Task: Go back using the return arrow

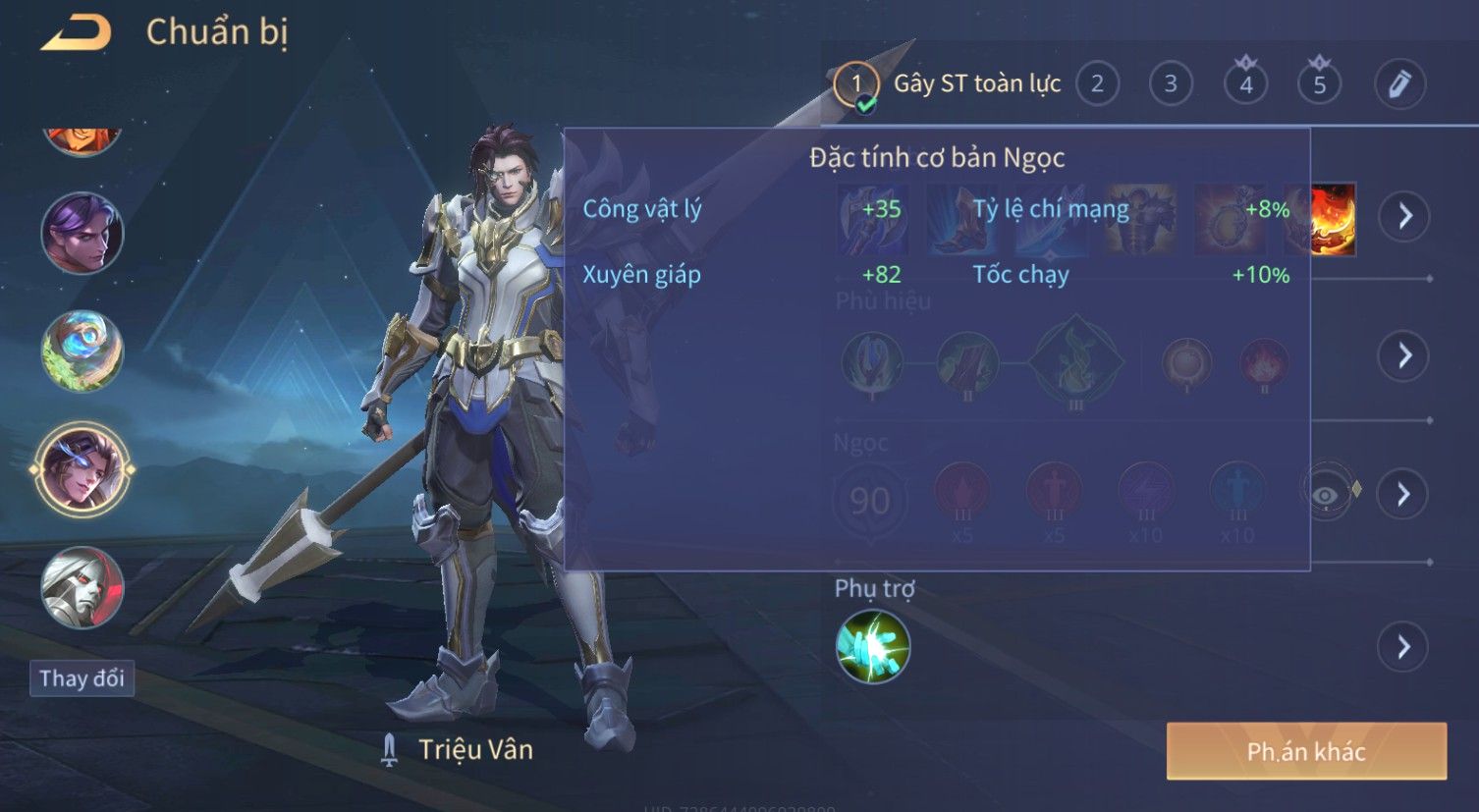Action: (76, 33)
